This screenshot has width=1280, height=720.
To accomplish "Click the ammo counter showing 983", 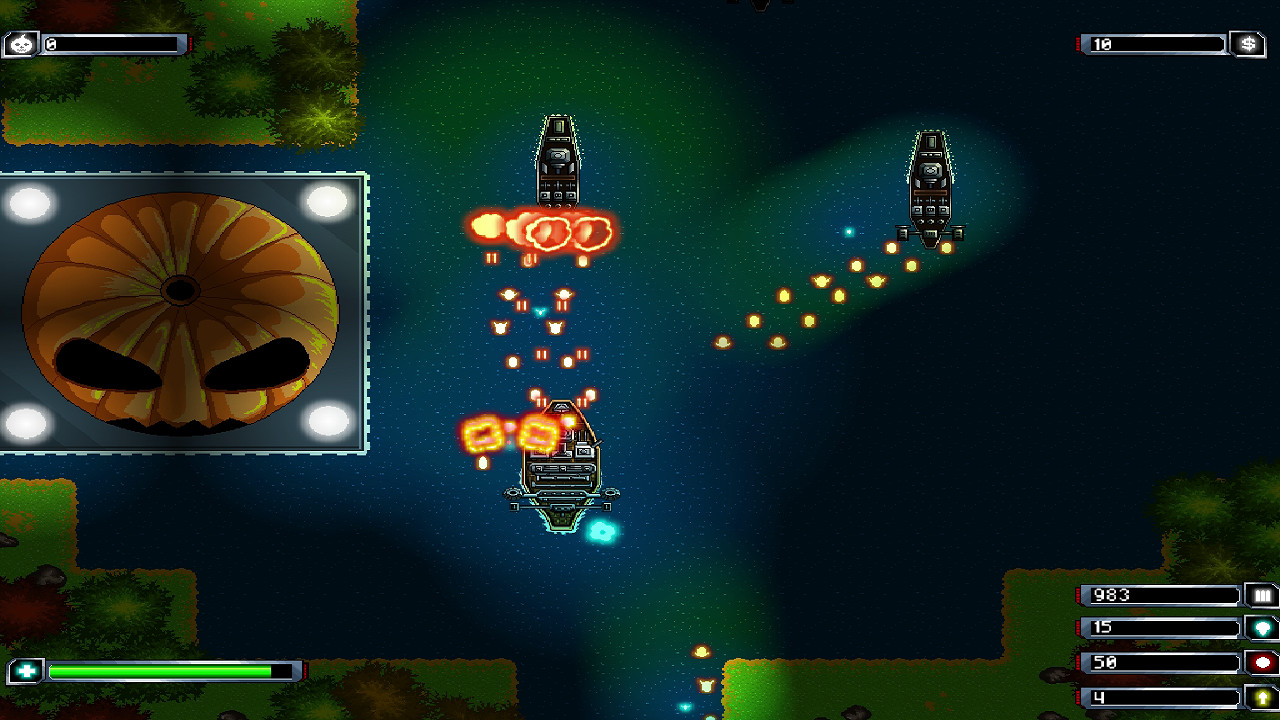I will point(1160,595).
